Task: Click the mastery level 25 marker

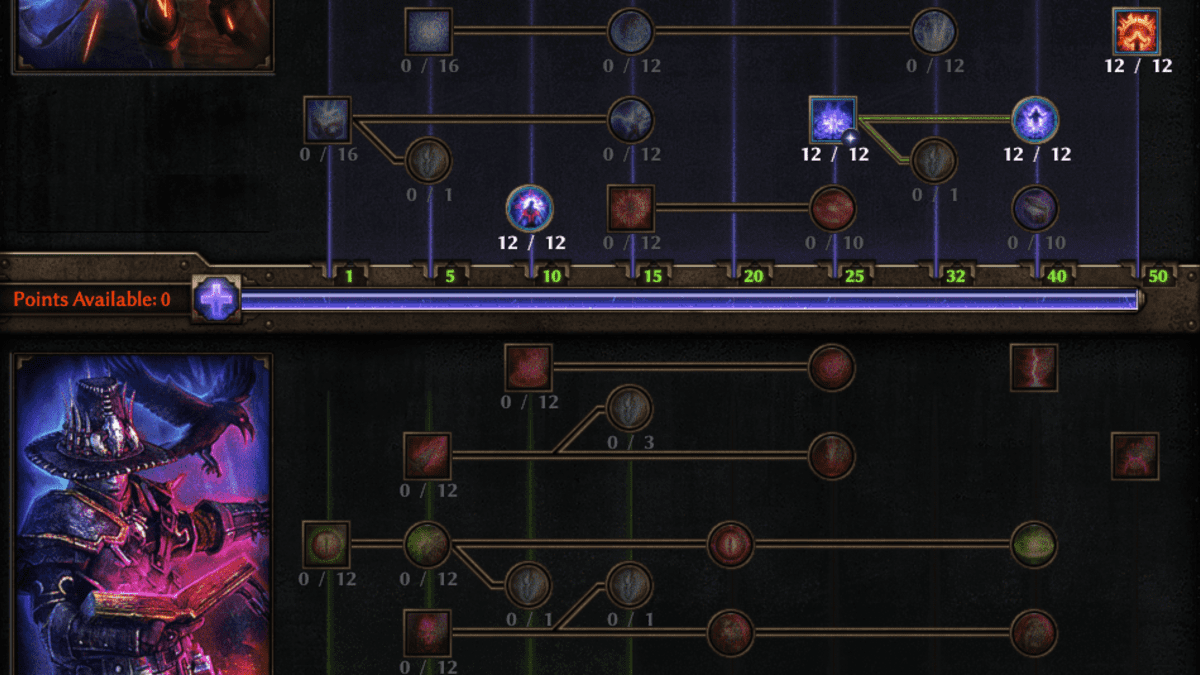Action: point(854,276)
